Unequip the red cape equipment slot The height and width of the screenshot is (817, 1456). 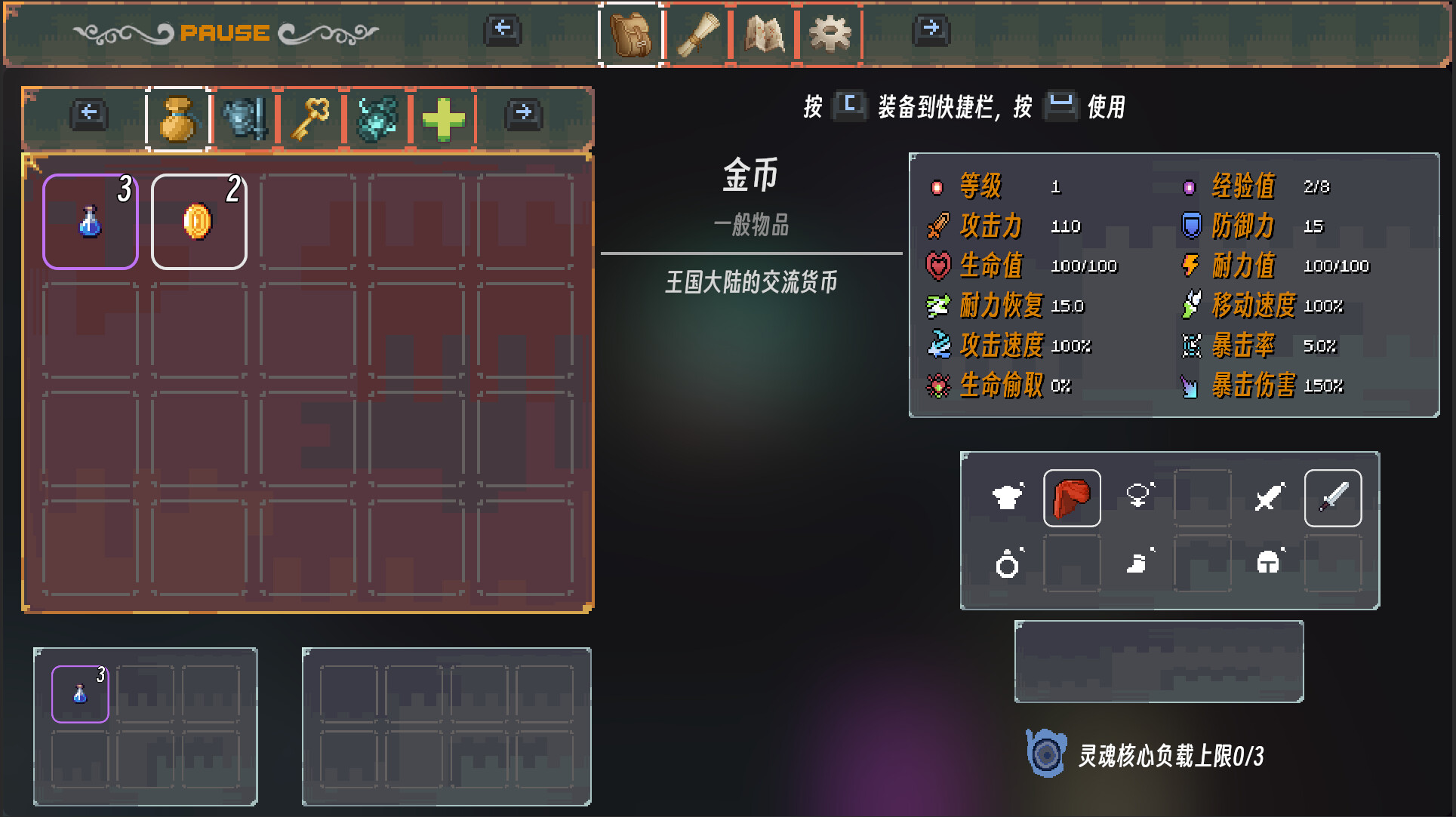pyautogui.click(x=1072, y=497)
